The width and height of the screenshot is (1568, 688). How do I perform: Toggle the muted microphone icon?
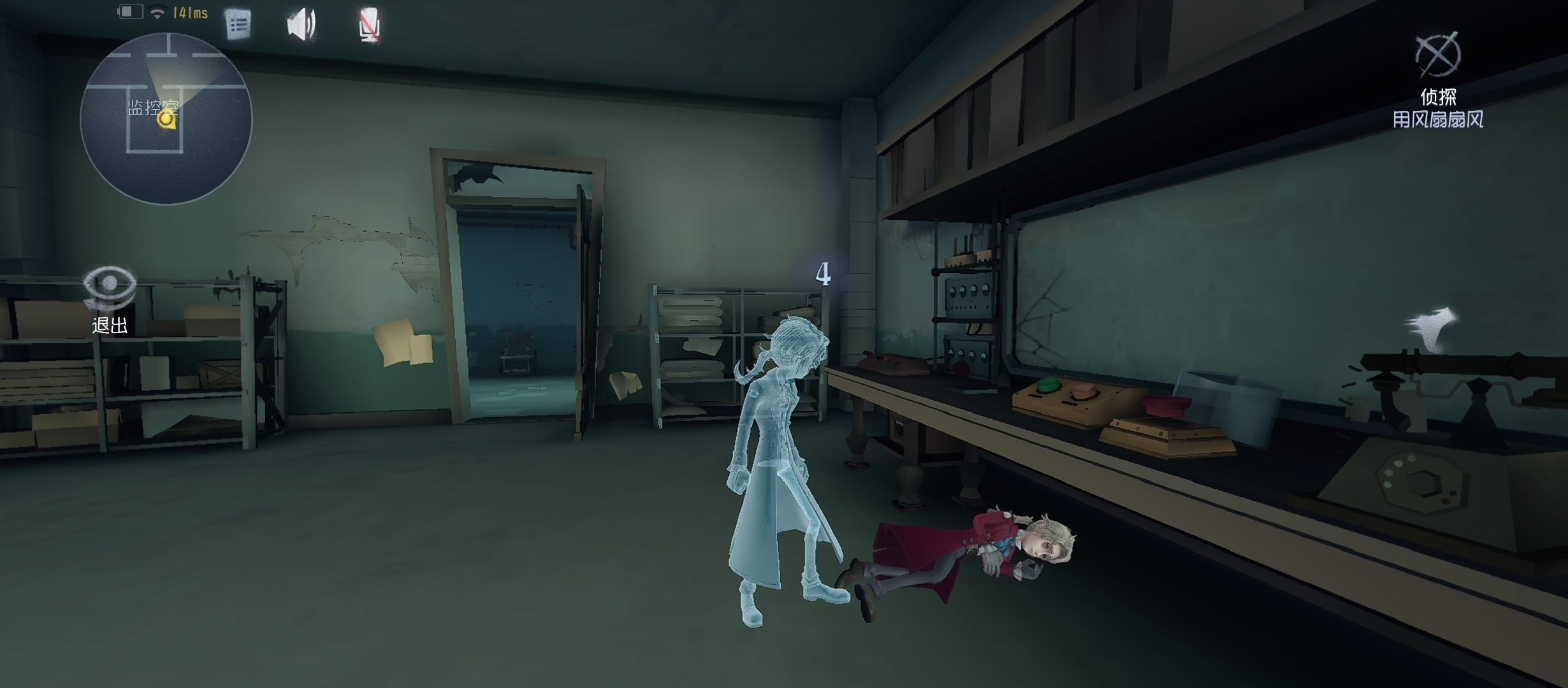coord(369,27)
